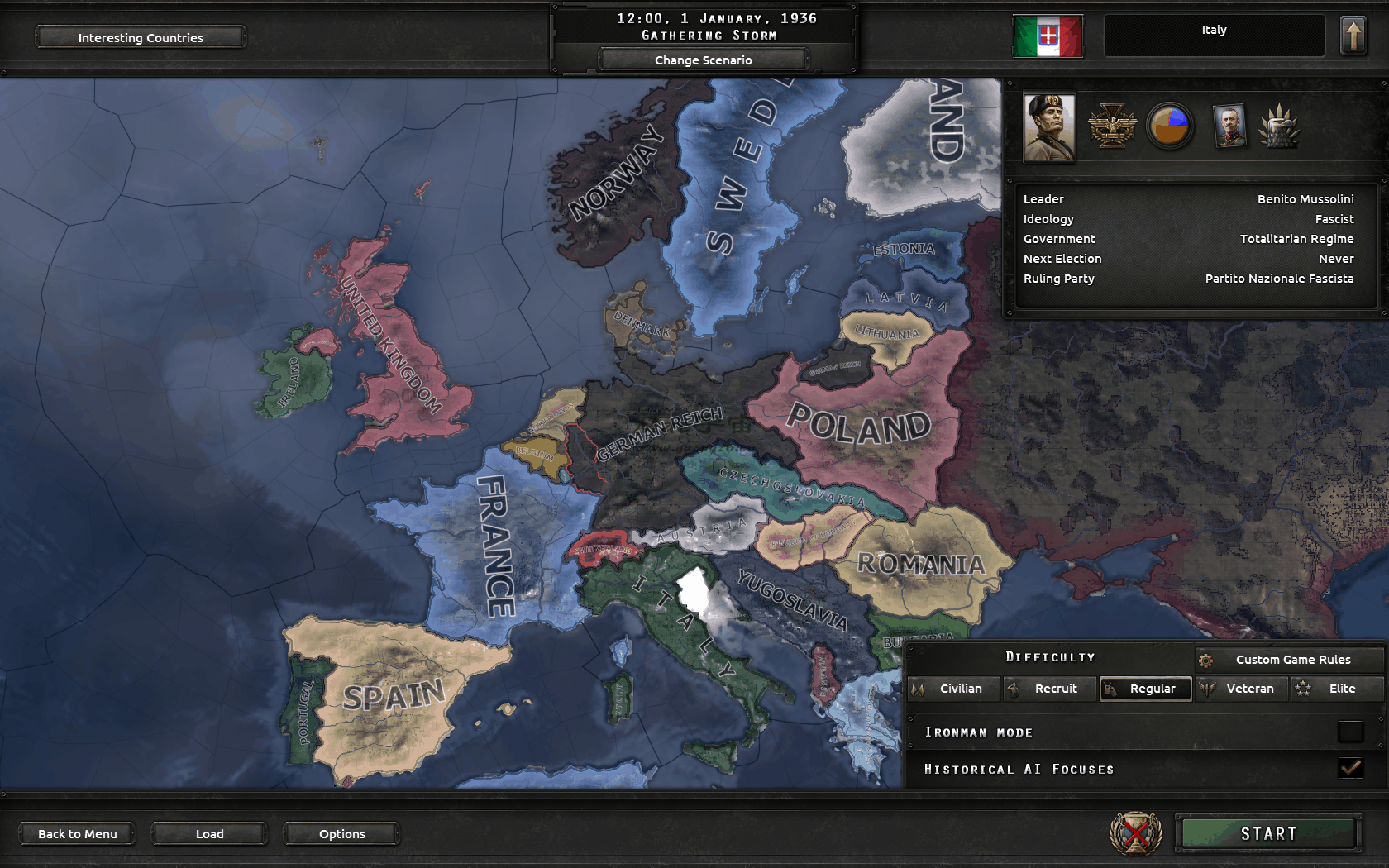Image resolution: width=1389 pixels, height=868 pixels.
Task: Open the National Focus medal icon
Action: [1112, 125]
